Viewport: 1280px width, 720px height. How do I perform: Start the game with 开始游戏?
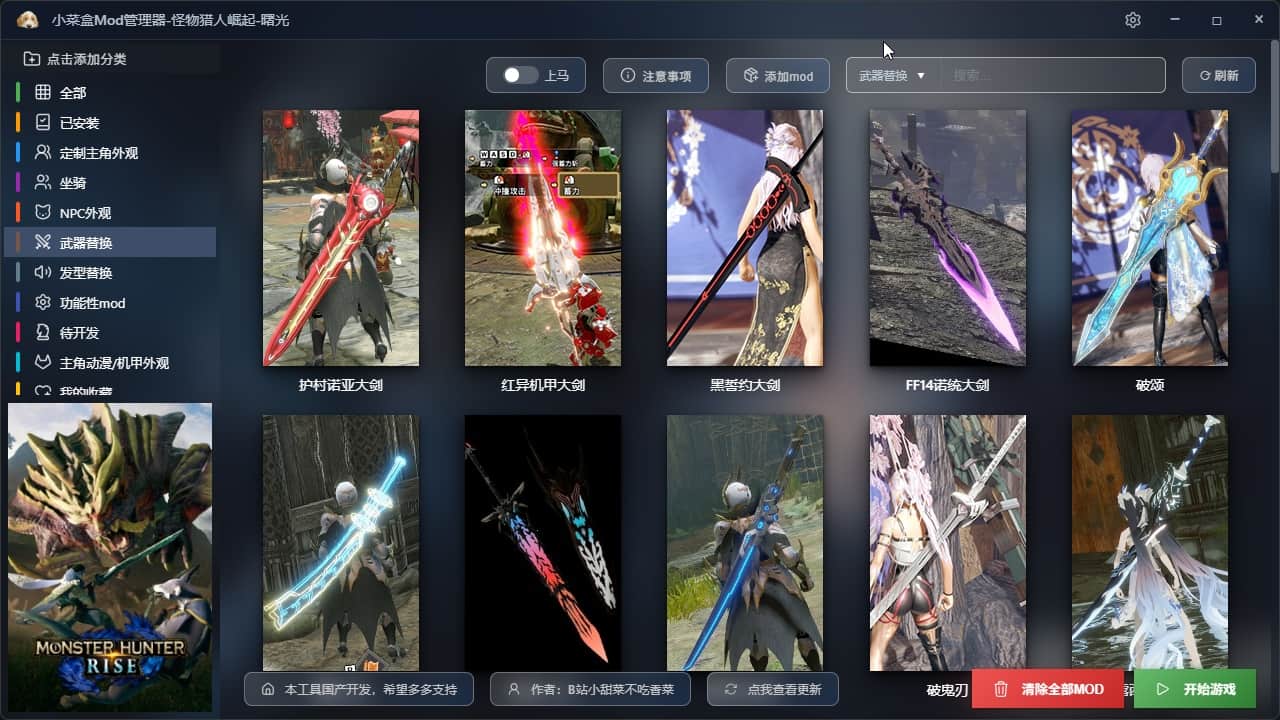pyautogui.click(x=1195, y=689)
